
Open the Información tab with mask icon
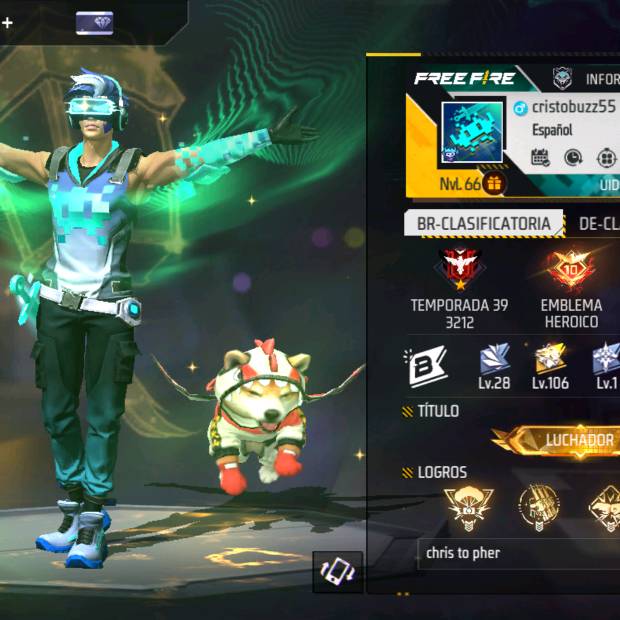tap(590, 78)
